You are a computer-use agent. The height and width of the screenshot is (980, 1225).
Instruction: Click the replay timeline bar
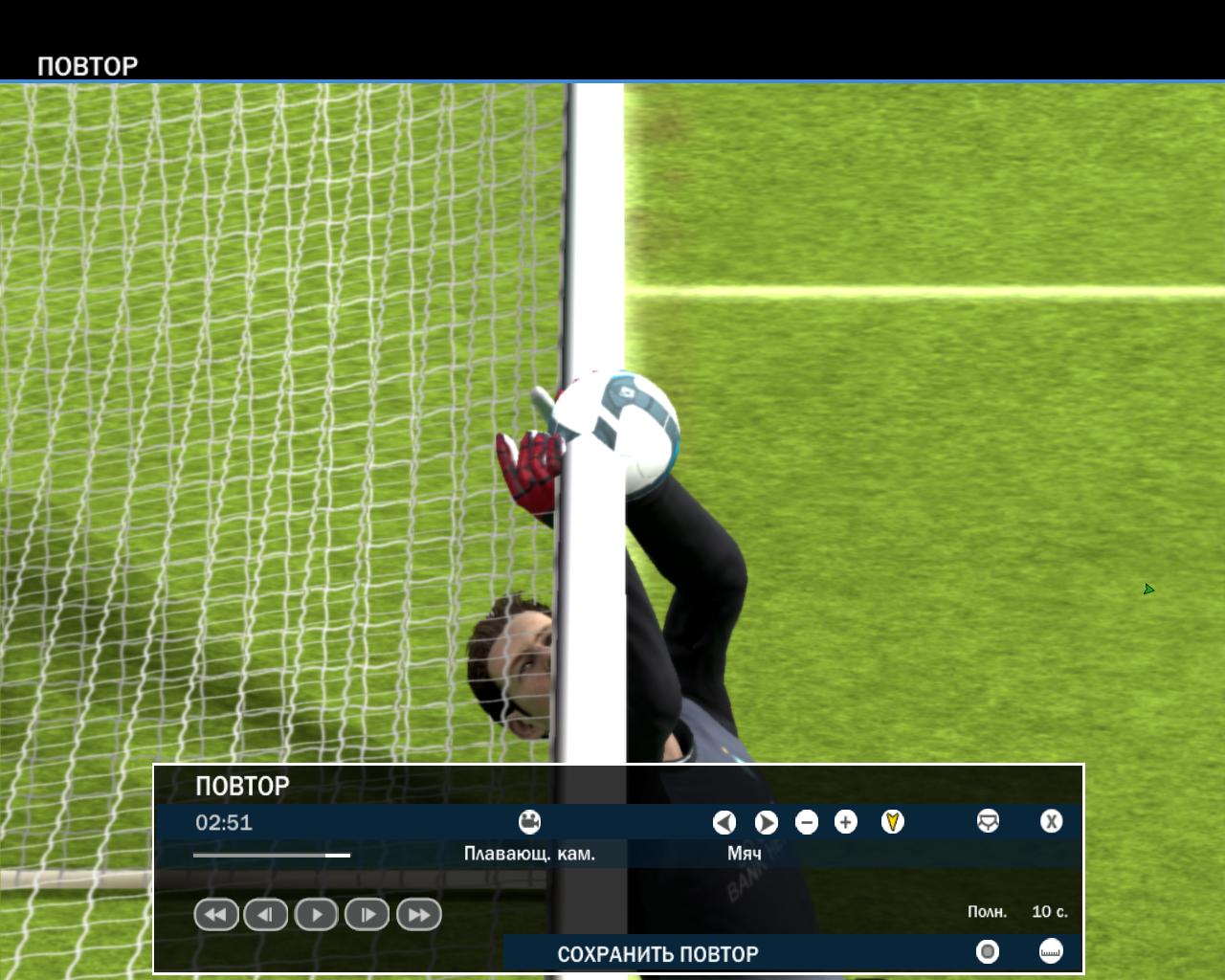click(x=272, y=856)
